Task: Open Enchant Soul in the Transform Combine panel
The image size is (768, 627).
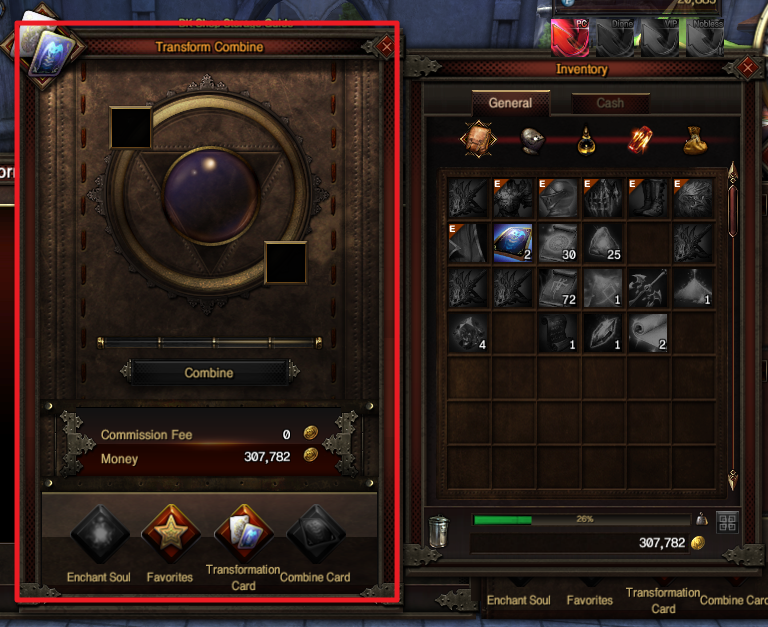Action: (x=100, y=534)
